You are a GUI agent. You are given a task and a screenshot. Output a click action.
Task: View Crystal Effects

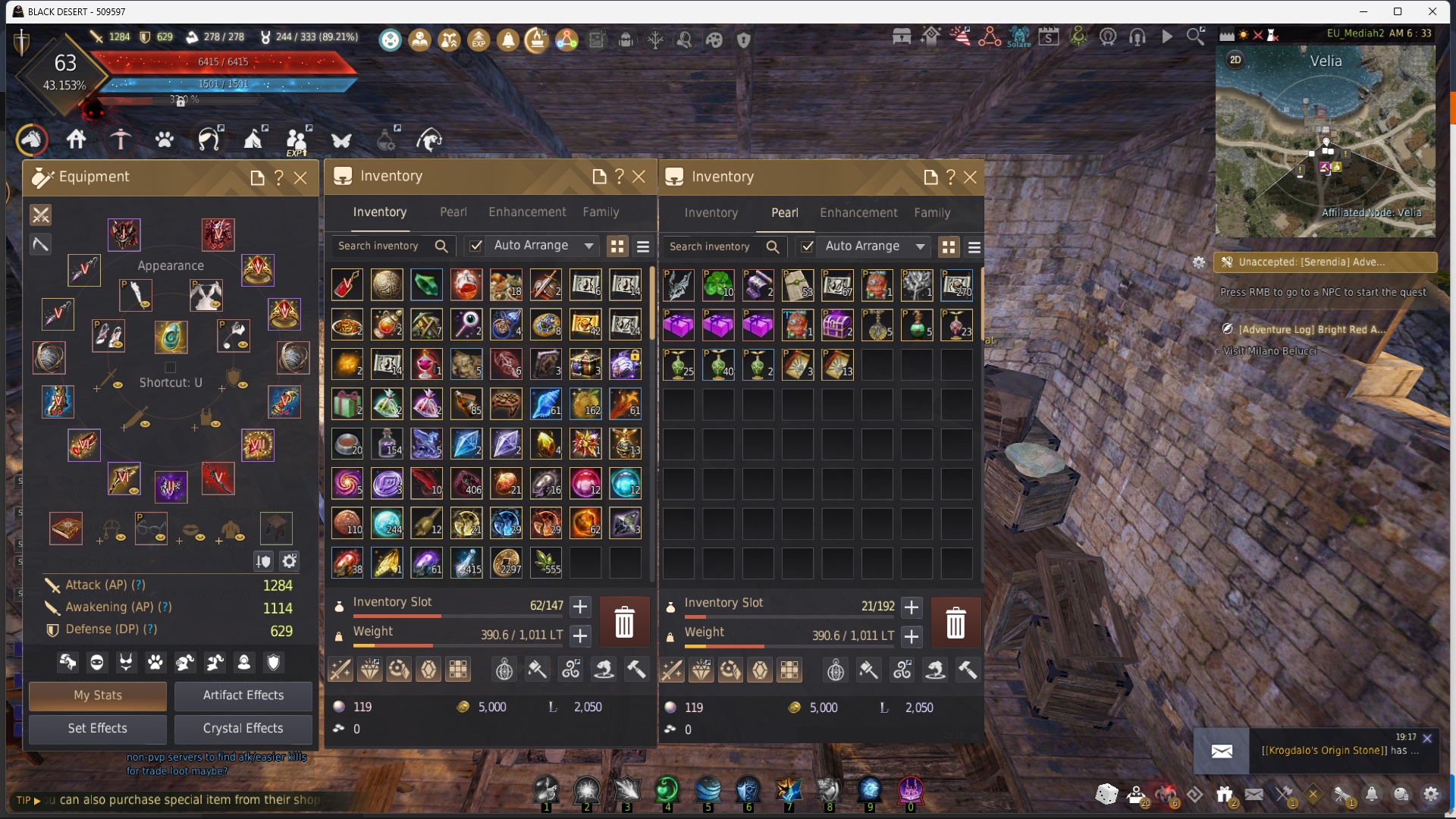coord(243,728)
